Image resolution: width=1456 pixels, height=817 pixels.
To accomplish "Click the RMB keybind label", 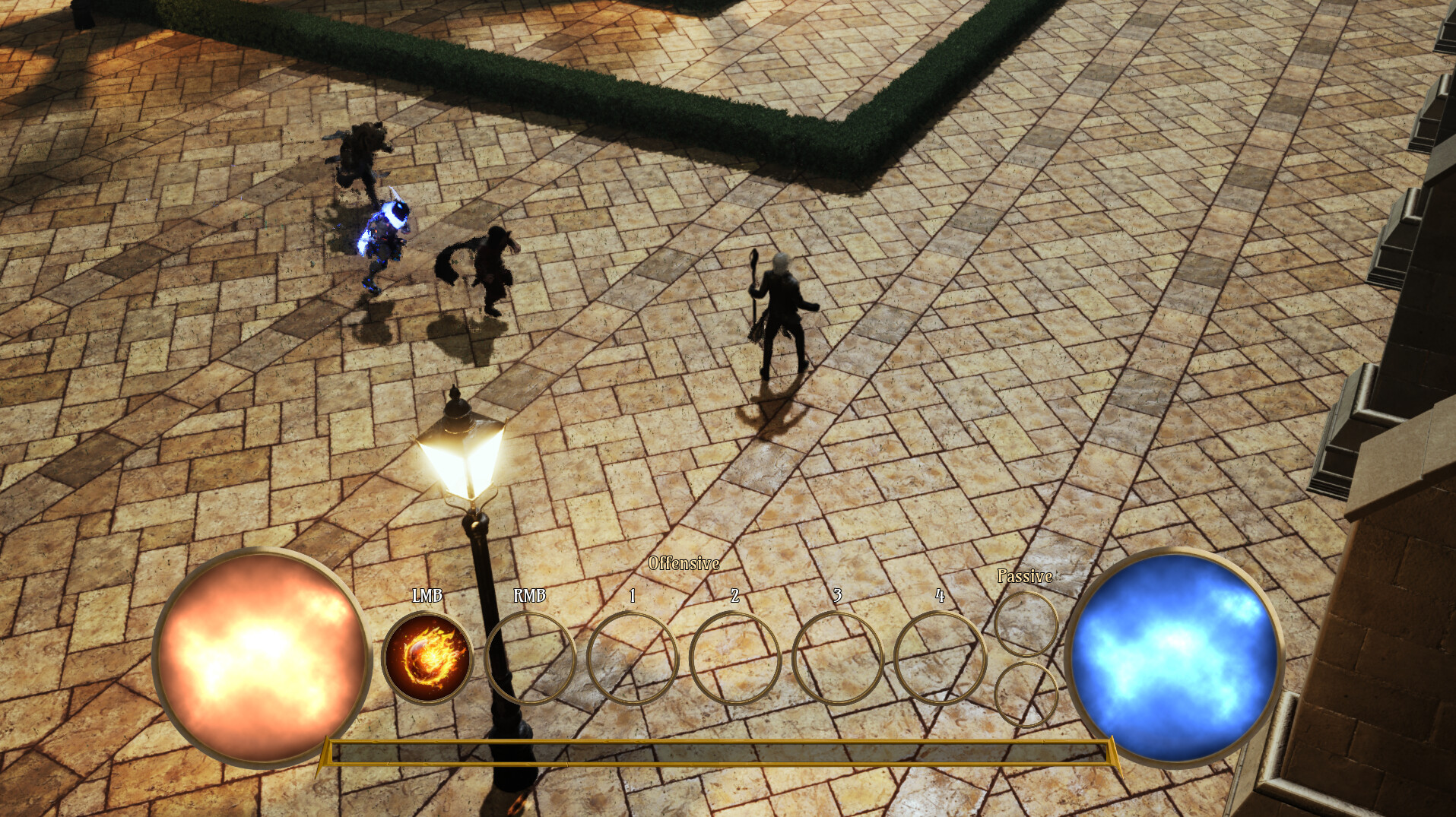I will (x=530, y=595).
